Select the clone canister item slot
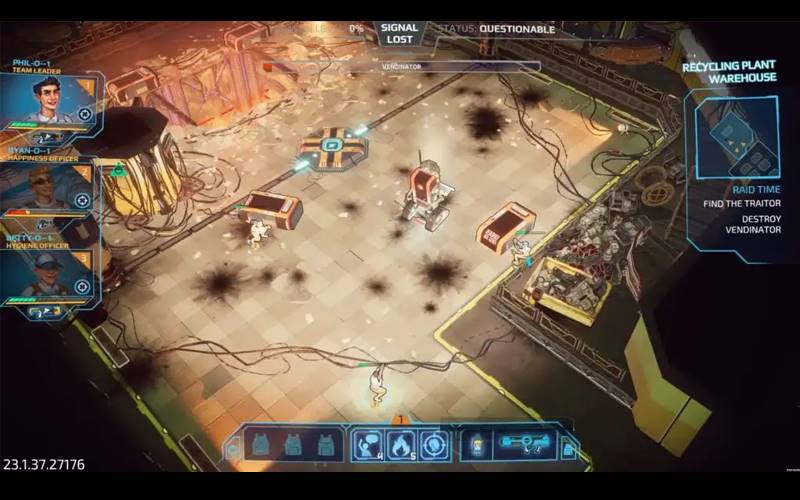 pos(476,443)
